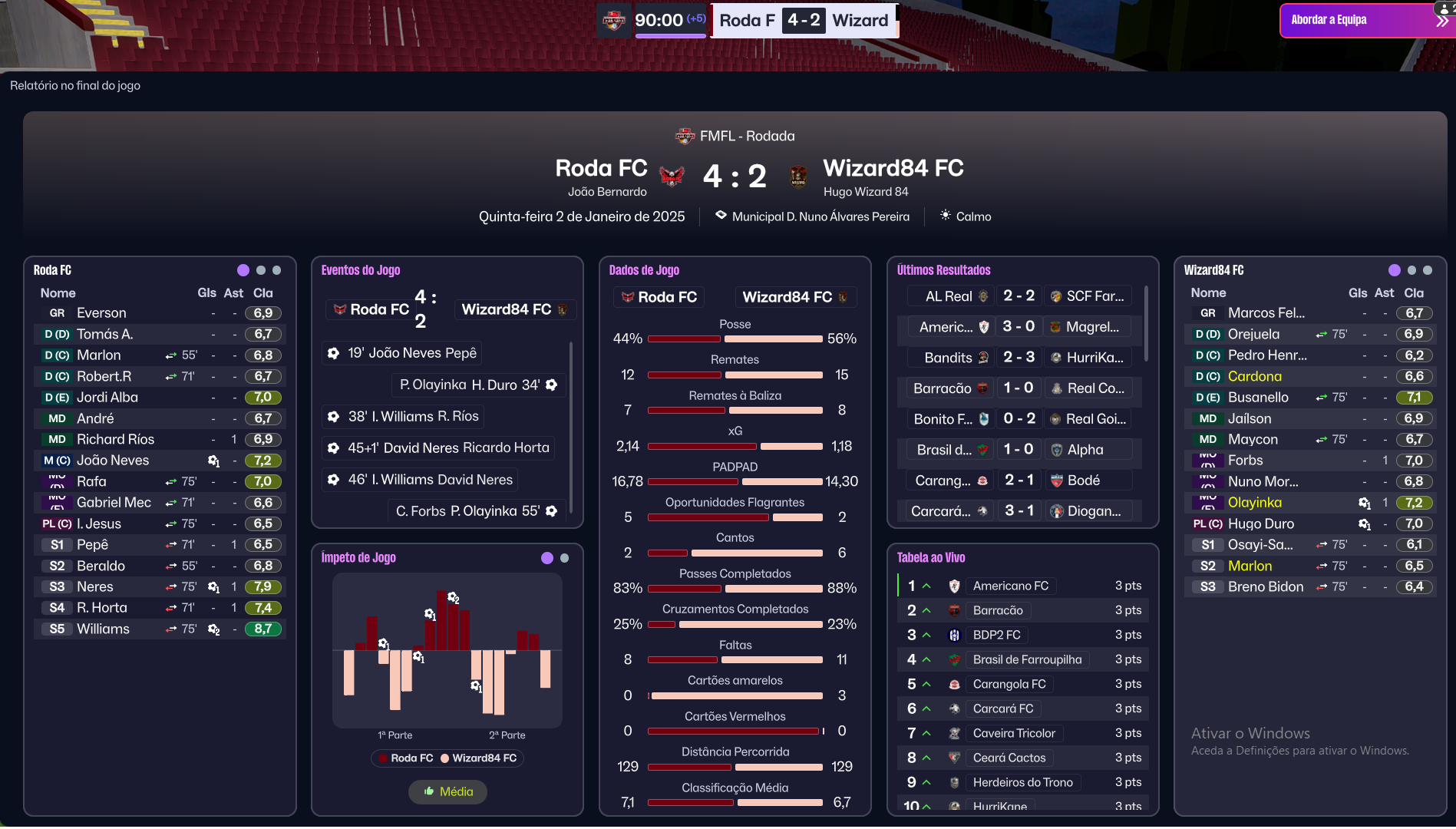Viewport: 1456px width, 829px height.
Task: Open João Neves player row
Action: [x=113, y=461]
